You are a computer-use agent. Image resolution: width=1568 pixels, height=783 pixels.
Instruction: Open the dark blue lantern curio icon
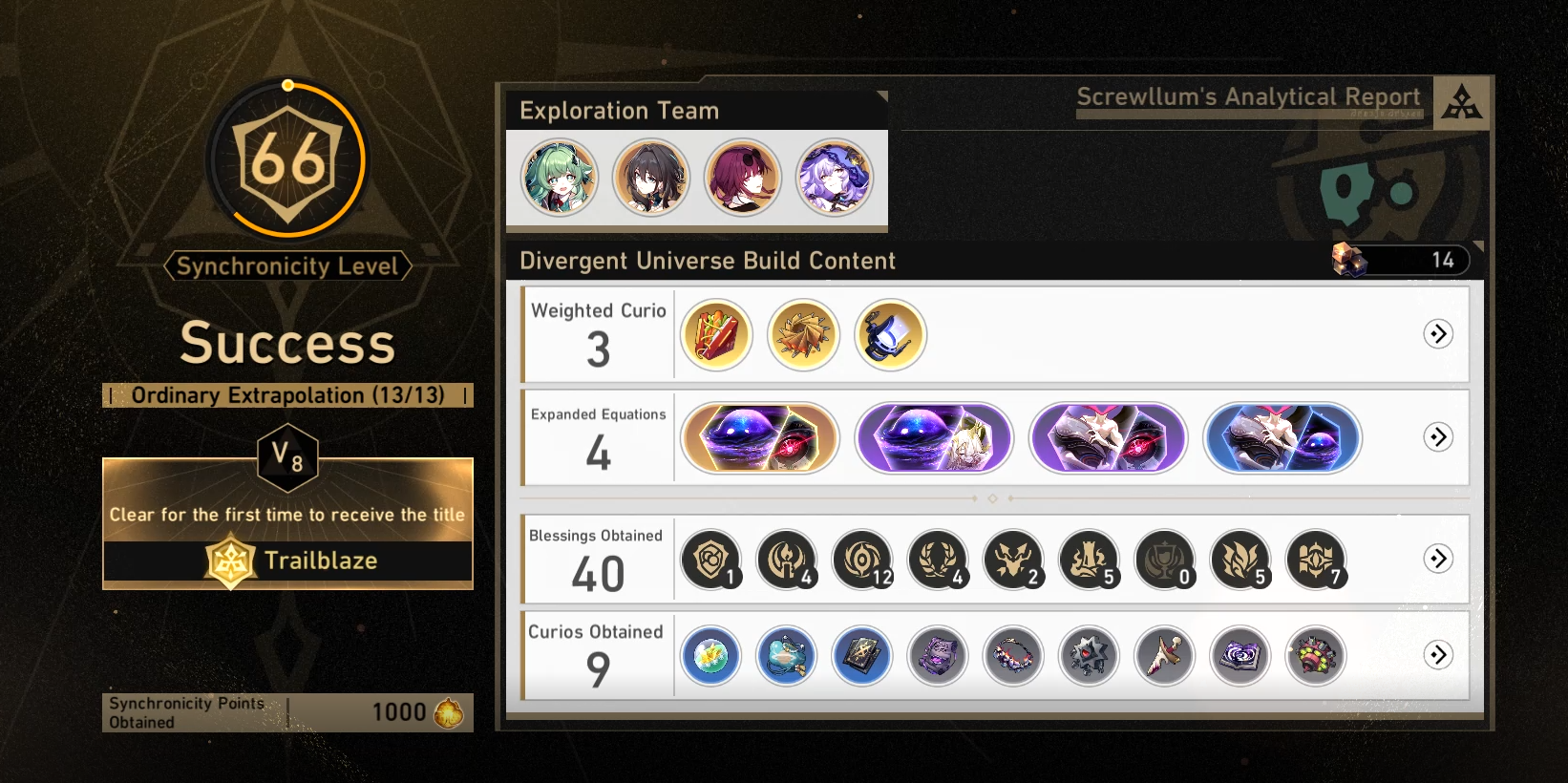pyautogui.click(x=888, y=334)
